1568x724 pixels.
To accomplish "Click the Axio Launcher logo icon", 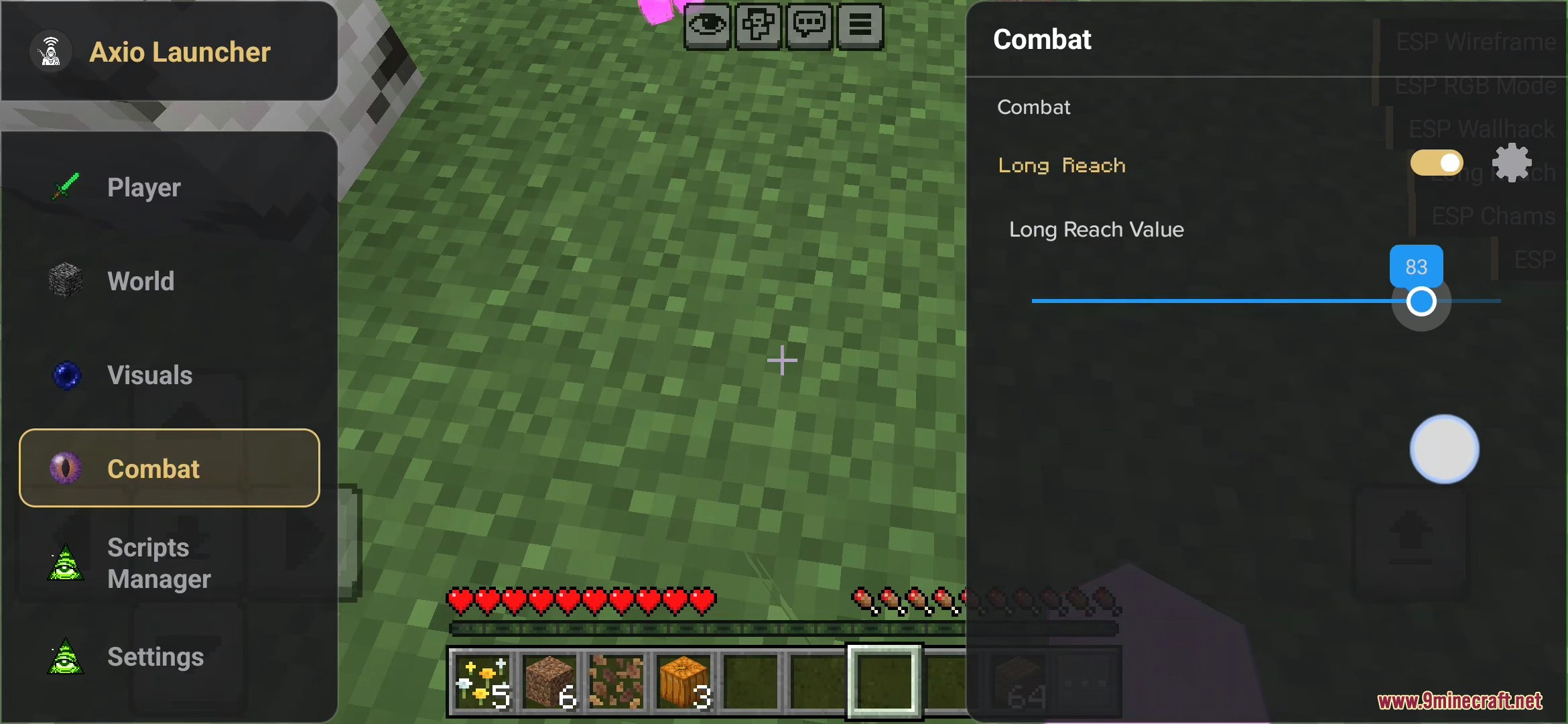I will tap(50, 50).
